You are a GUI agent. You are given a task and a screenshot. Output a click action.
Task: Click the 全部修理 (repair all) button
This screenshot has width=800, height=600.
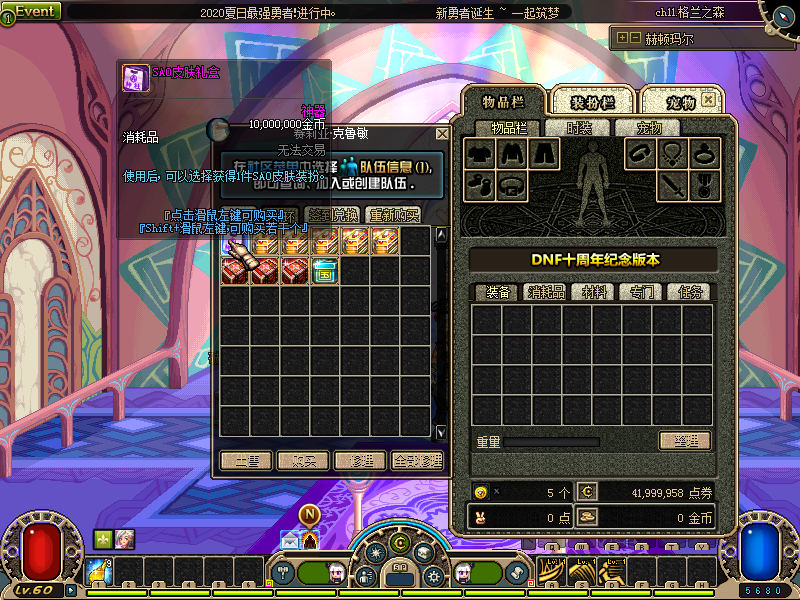click(417, 461)
